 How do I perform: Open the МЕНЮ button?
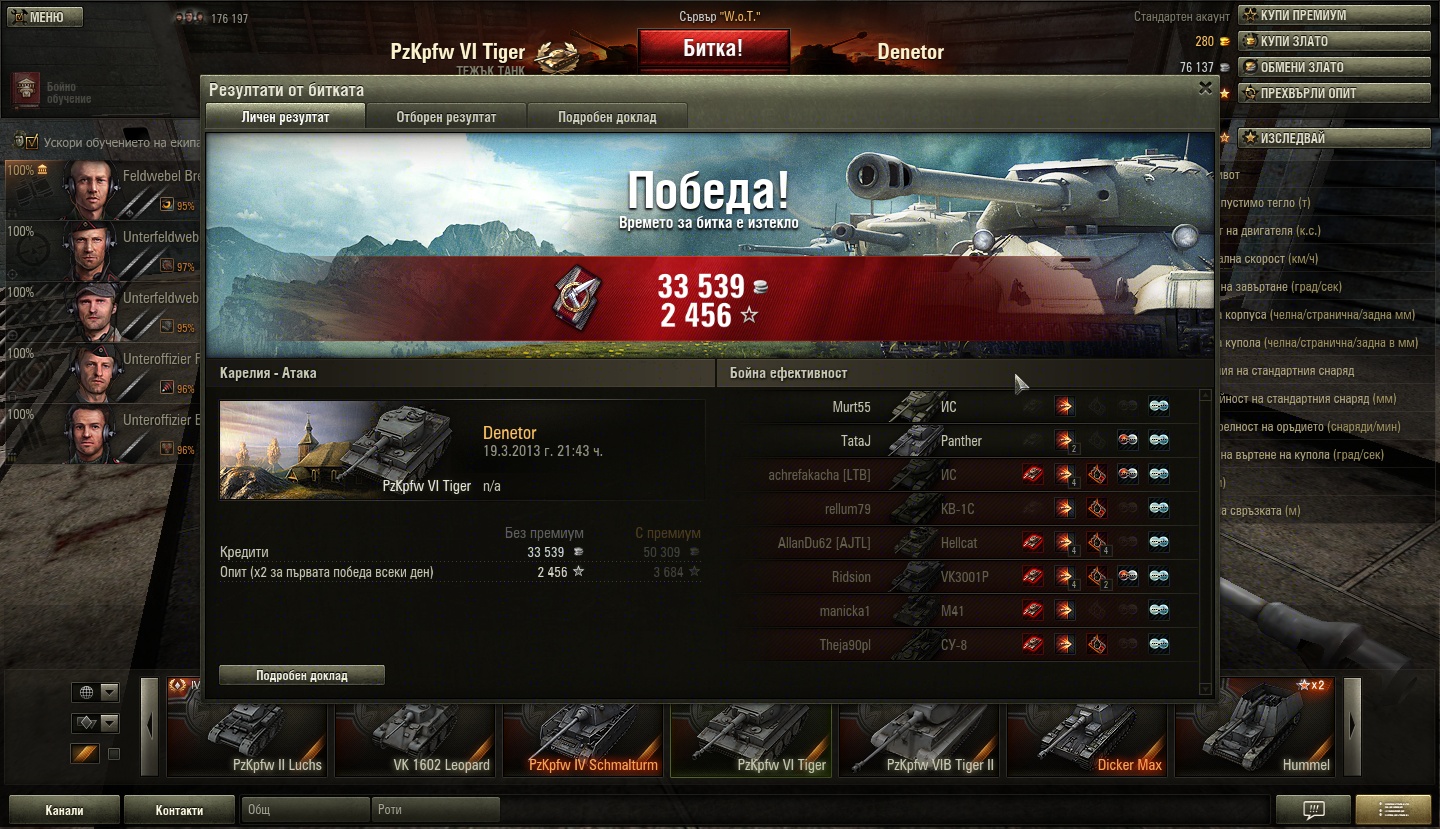(x=43, y=17)
